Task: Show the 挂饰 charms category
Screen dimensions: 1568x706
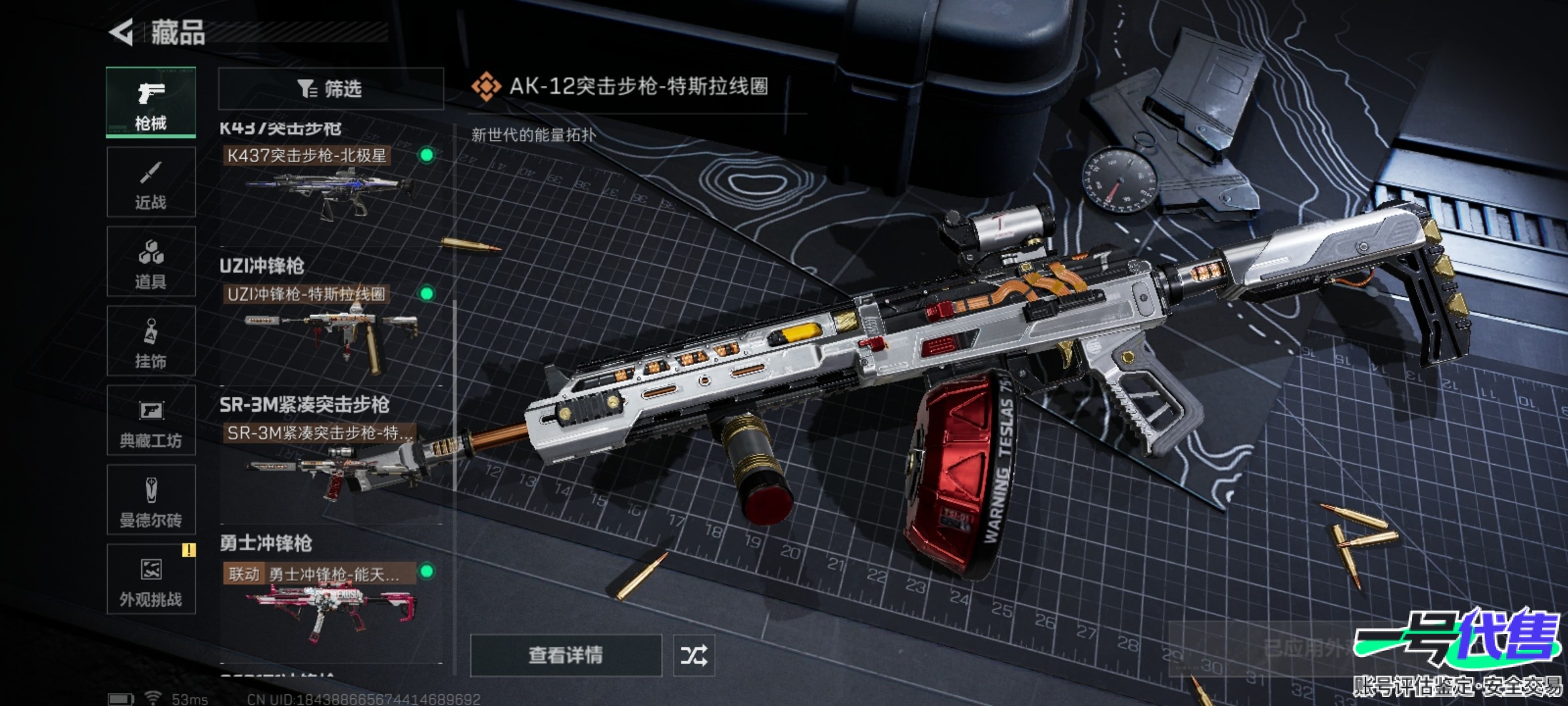Action: pyautogui.click(x=151, y=341)
